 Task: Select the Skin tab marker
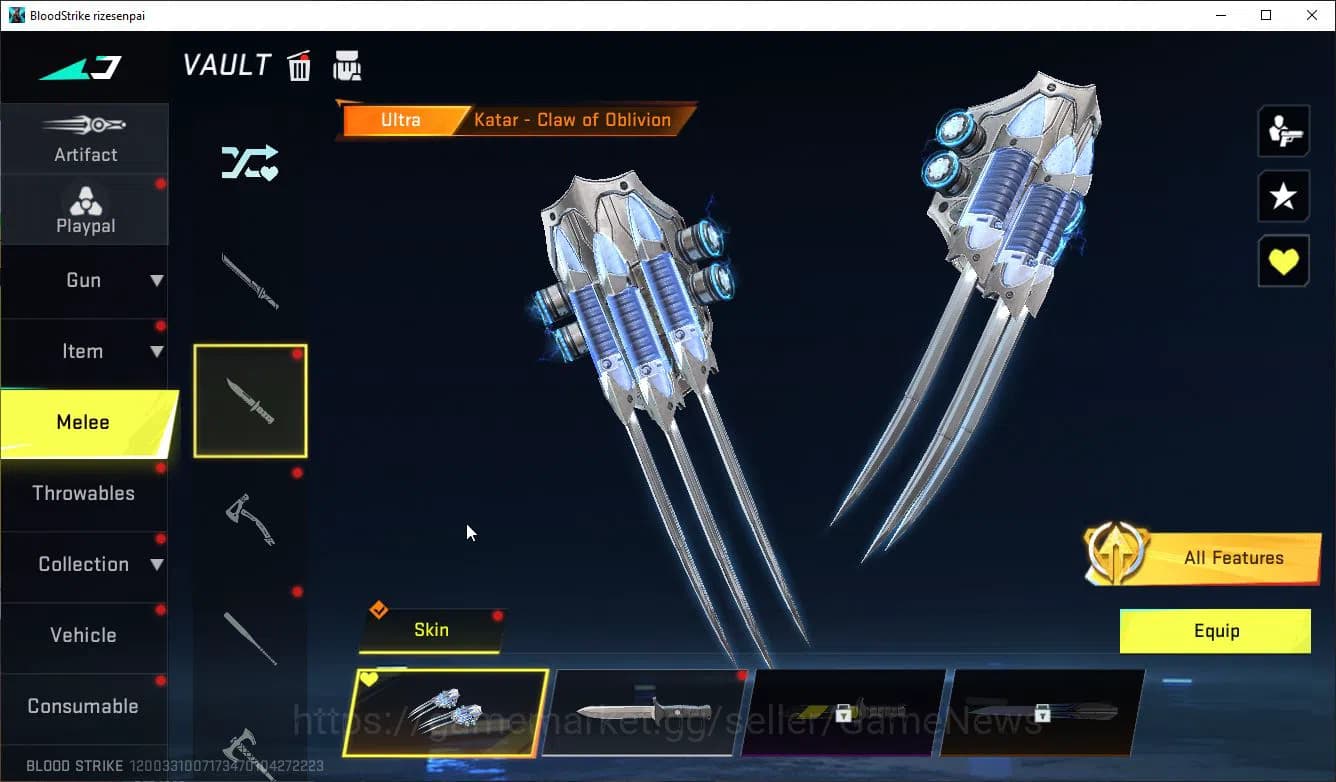tap(430, 630)
